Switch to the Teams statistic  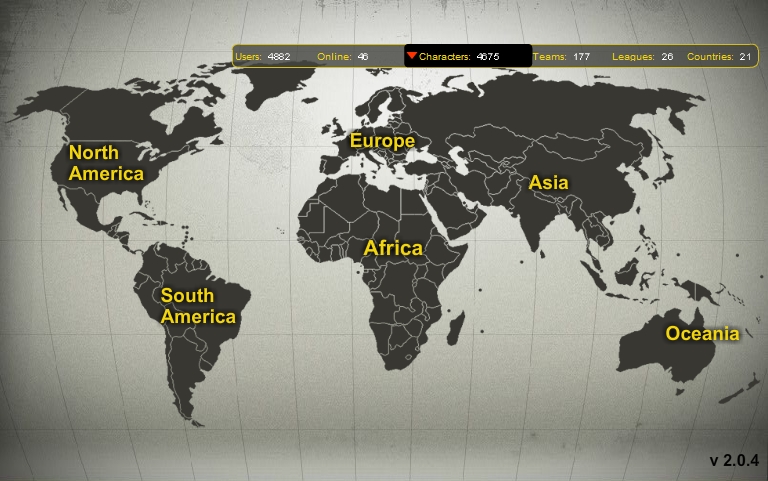coord(561,57)
